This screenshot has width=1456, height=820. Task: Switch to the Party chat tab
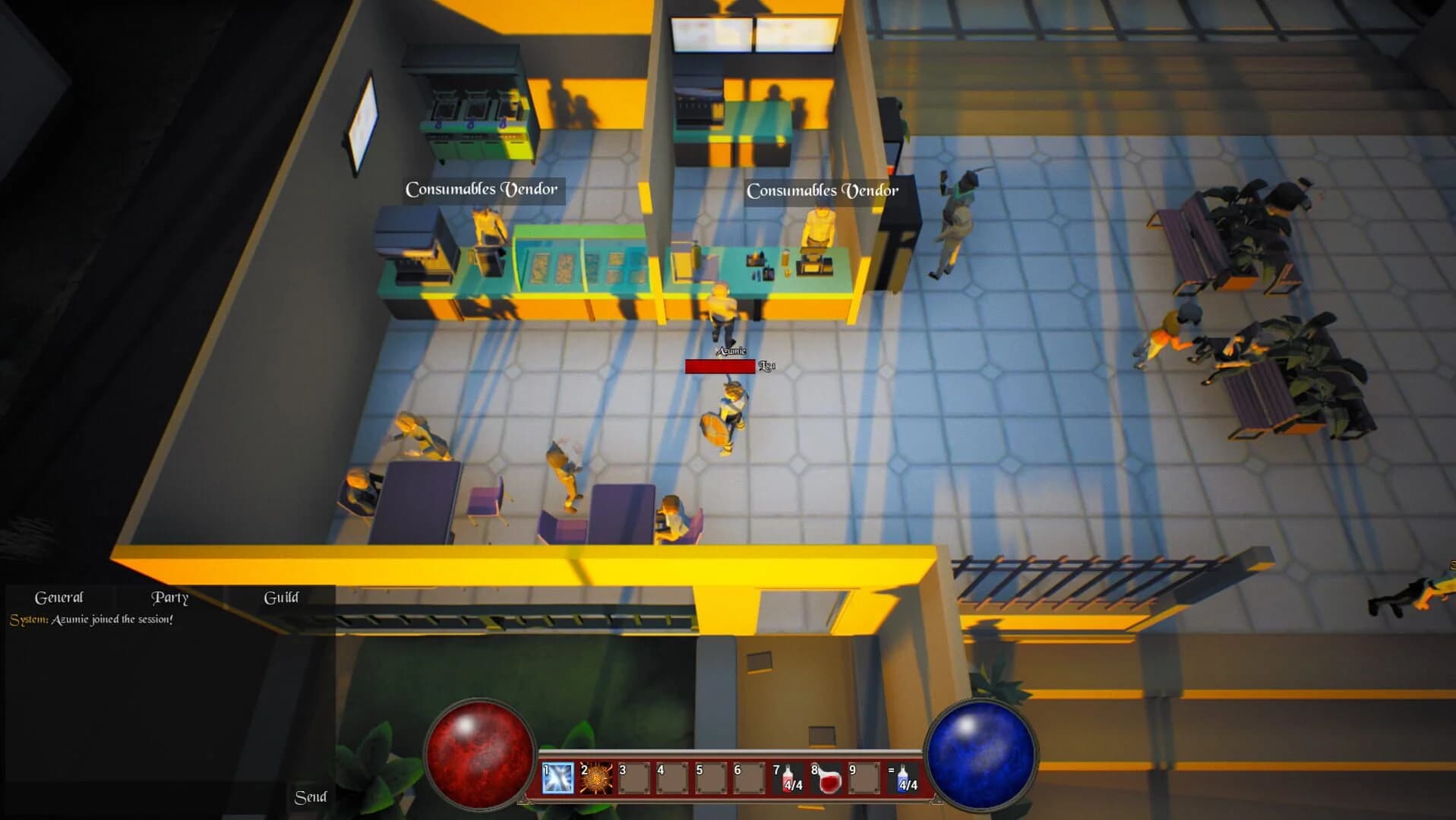tap(170, 598)
